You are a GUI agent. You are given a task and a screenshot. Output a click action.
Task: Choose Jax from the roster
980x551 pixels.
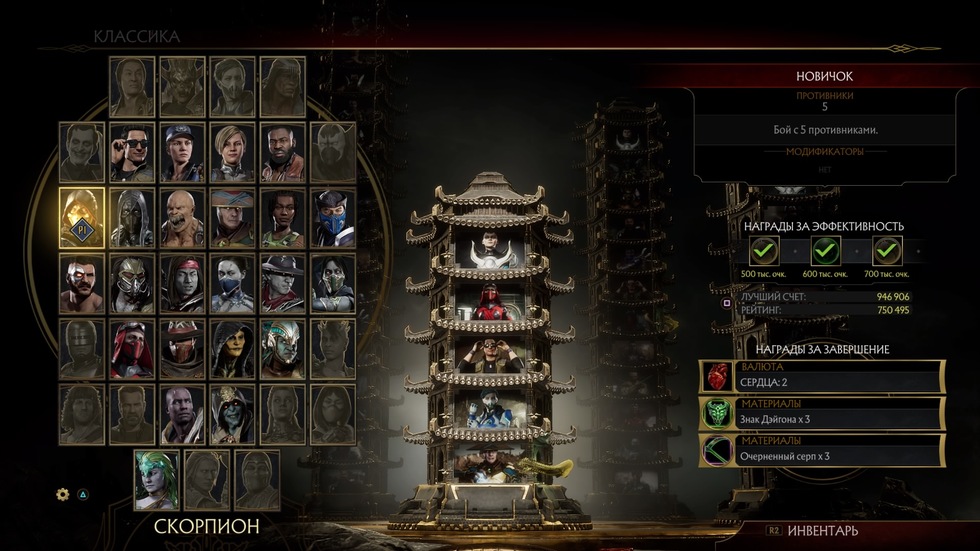pos(283,150)
